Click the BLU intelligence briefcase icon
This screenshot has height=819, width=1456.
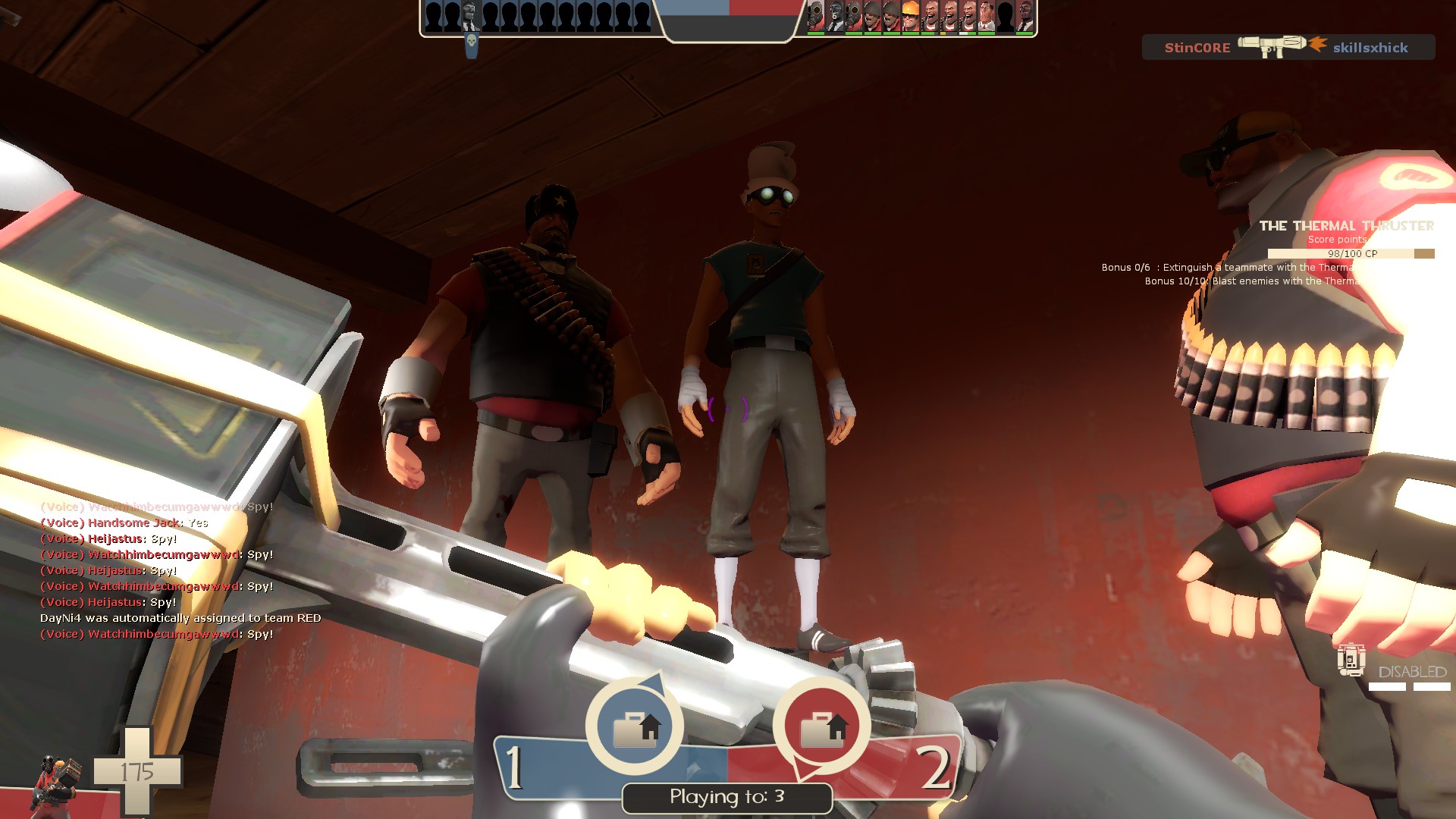tap(635, 726)
